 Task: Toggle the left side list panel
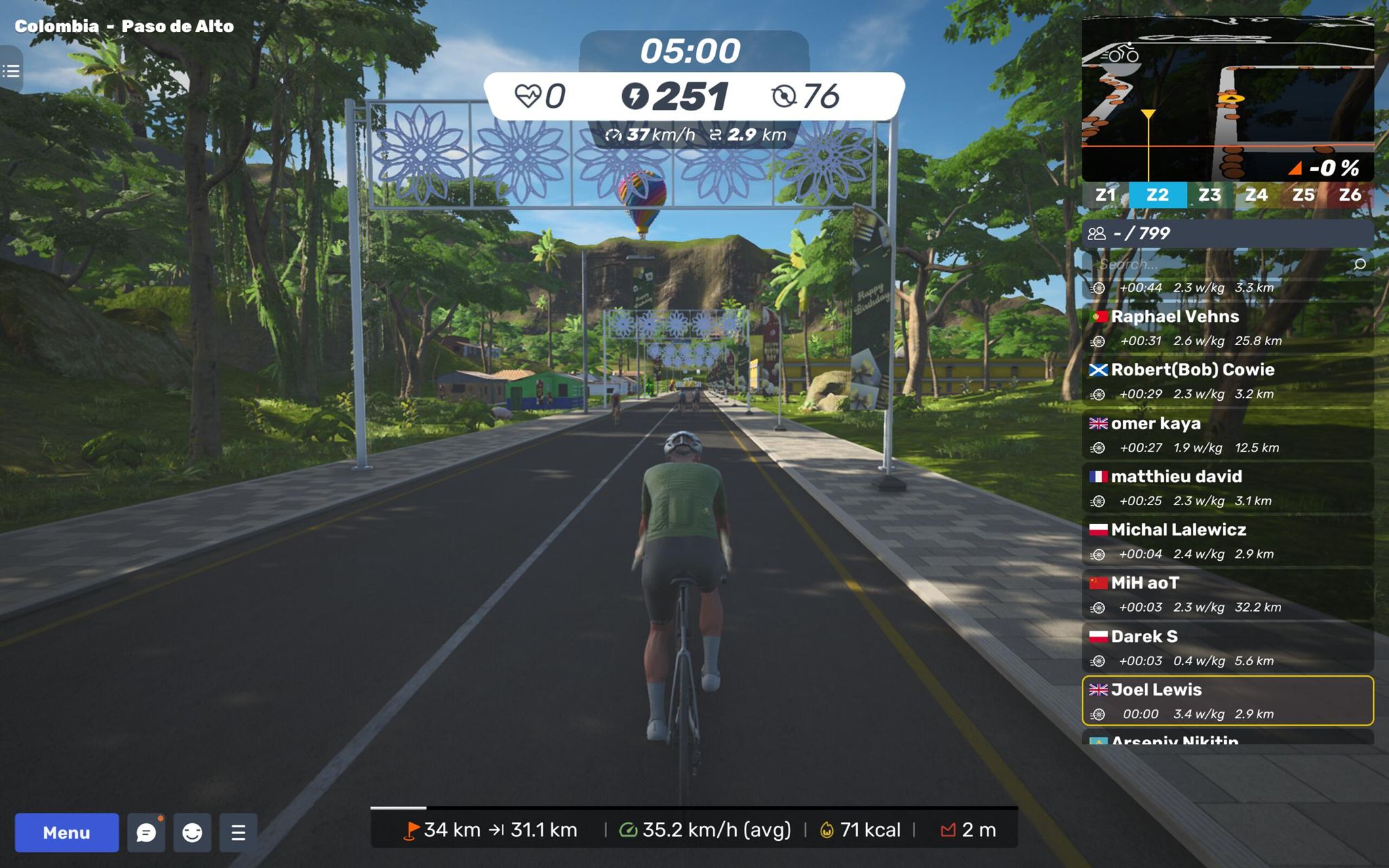click(11, 71)
